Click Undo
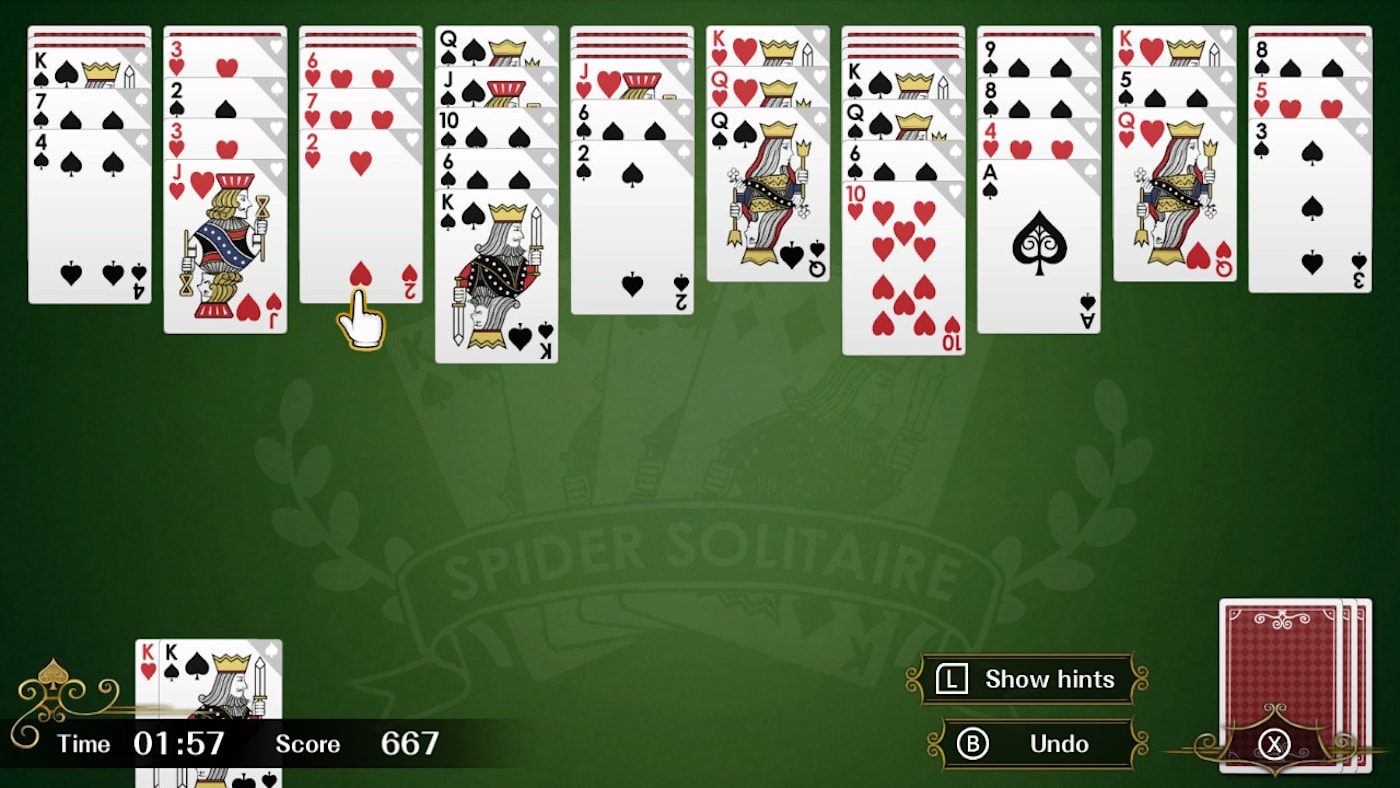 coord(1057,744)
